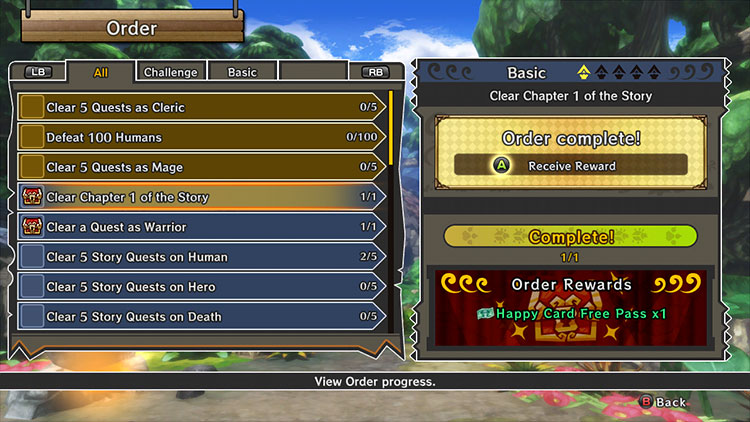Claim the order with Receive Reward
The image size is (750, 422).
point(571,166)
